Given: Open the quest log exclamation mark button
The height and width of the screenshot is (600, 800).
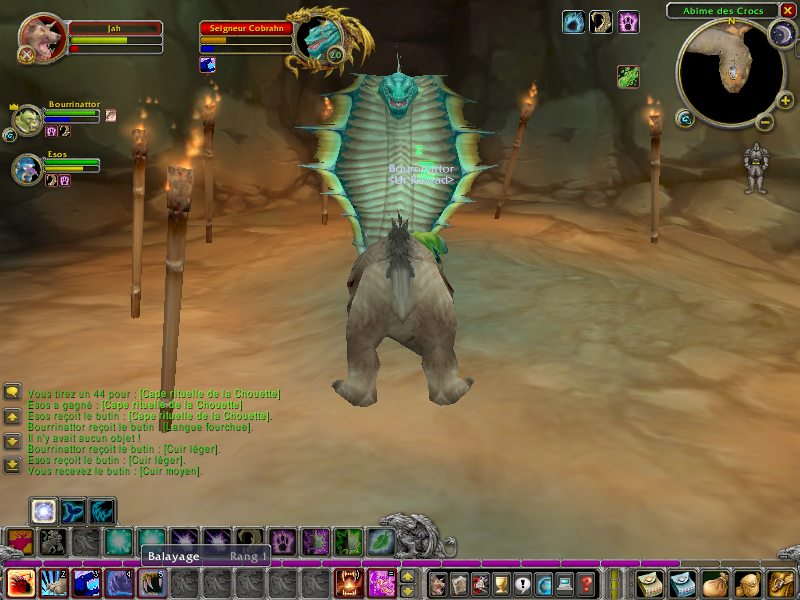Looking at the screenshot, I should click(522, 584).
